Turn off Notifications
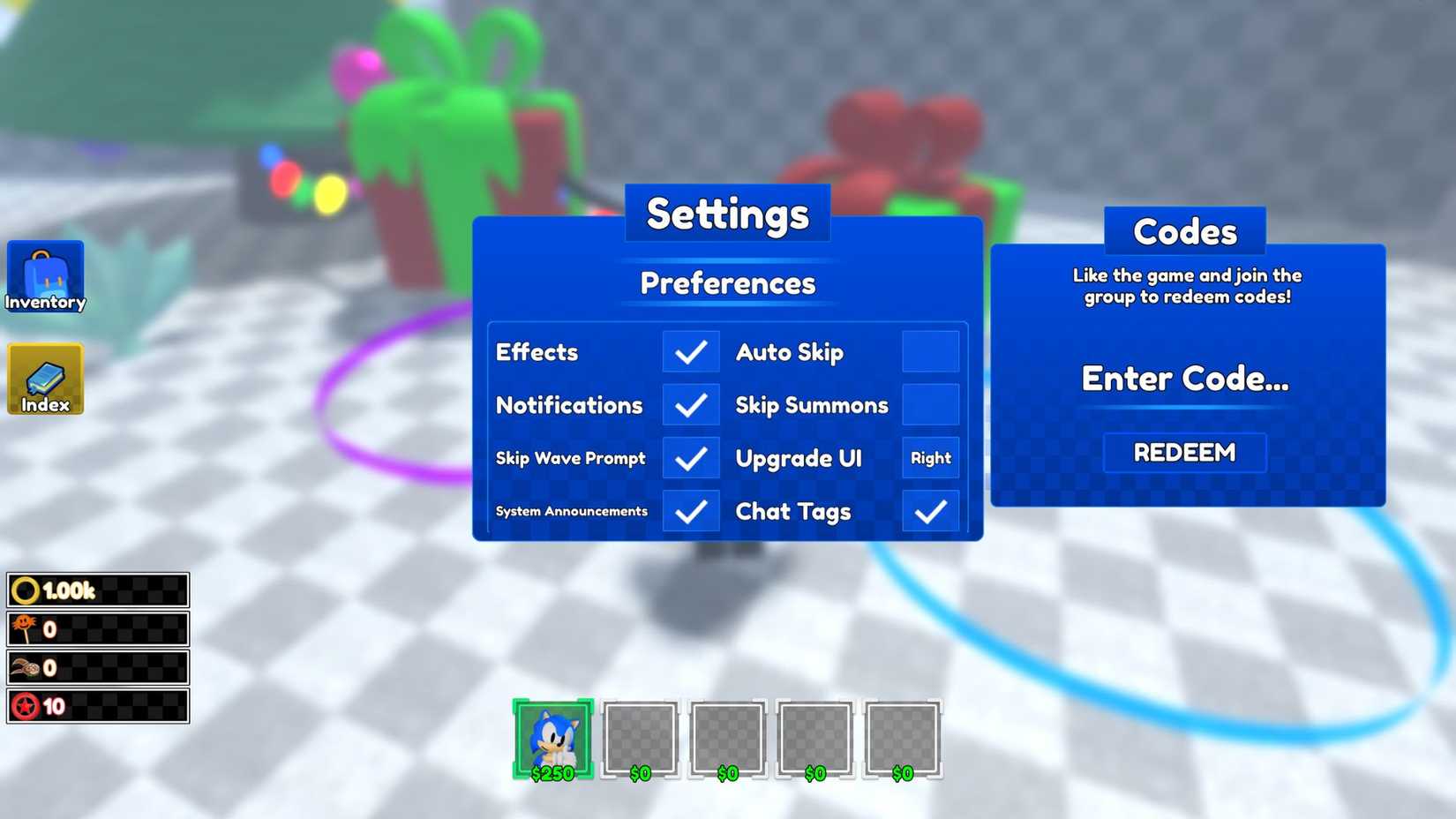 click(692, 405)
